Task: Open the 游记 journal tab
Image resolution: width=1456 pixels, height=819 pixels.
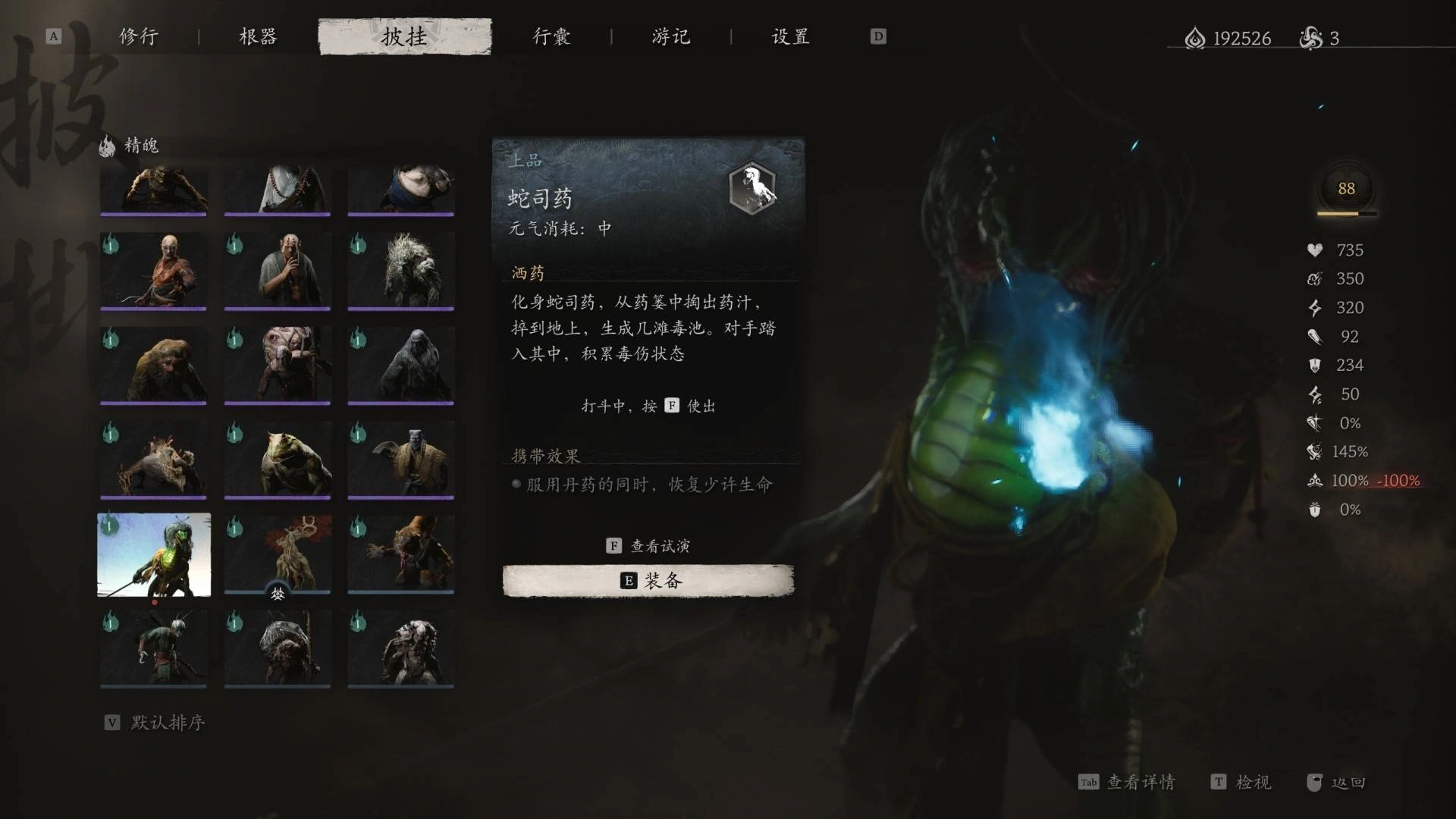Action: [x=671, y=36]
